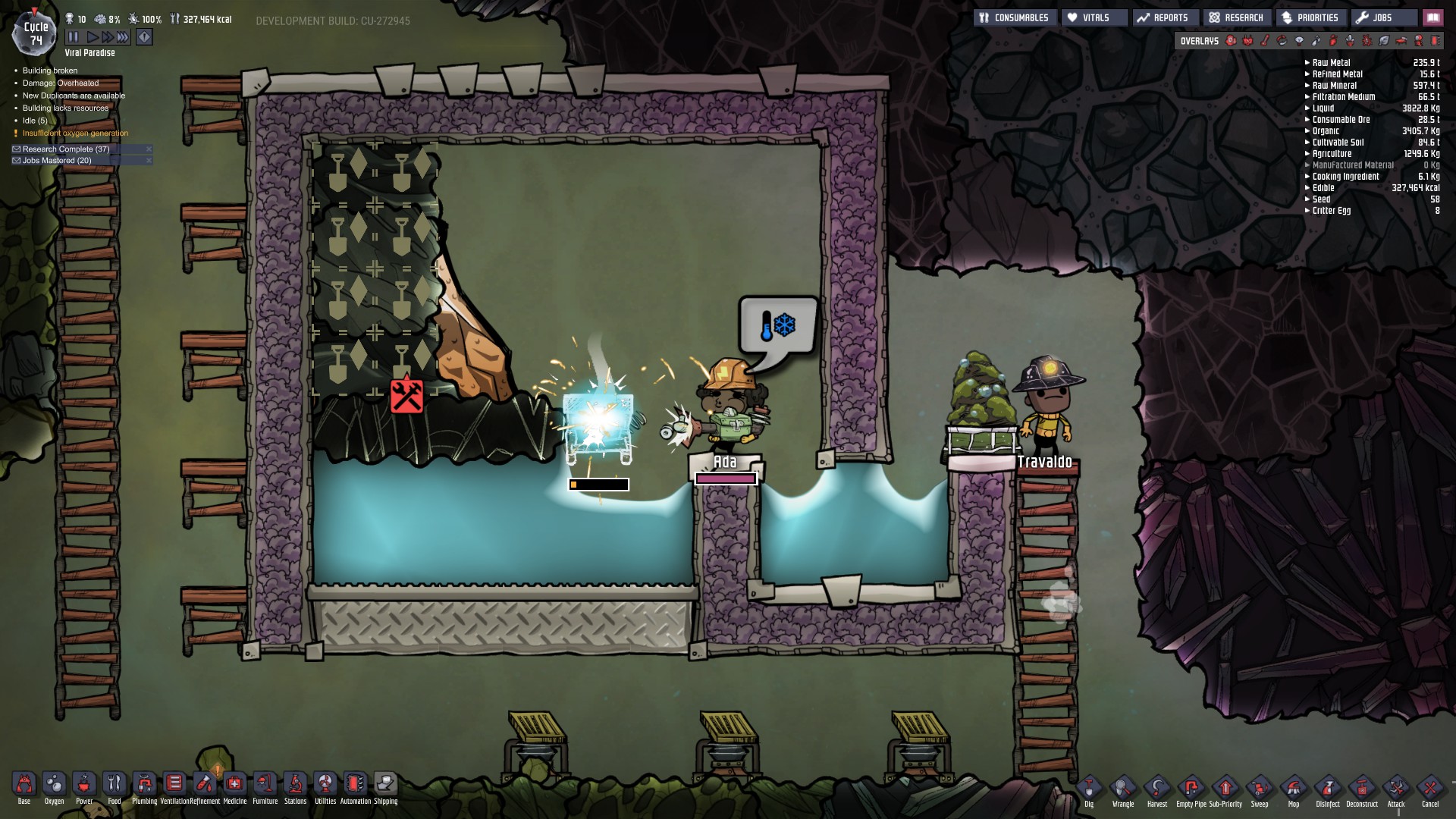Toggle the Temperature overlay
This screenshot has height=819, width=1456.
pyautogui.click(x=1264, y=42)
